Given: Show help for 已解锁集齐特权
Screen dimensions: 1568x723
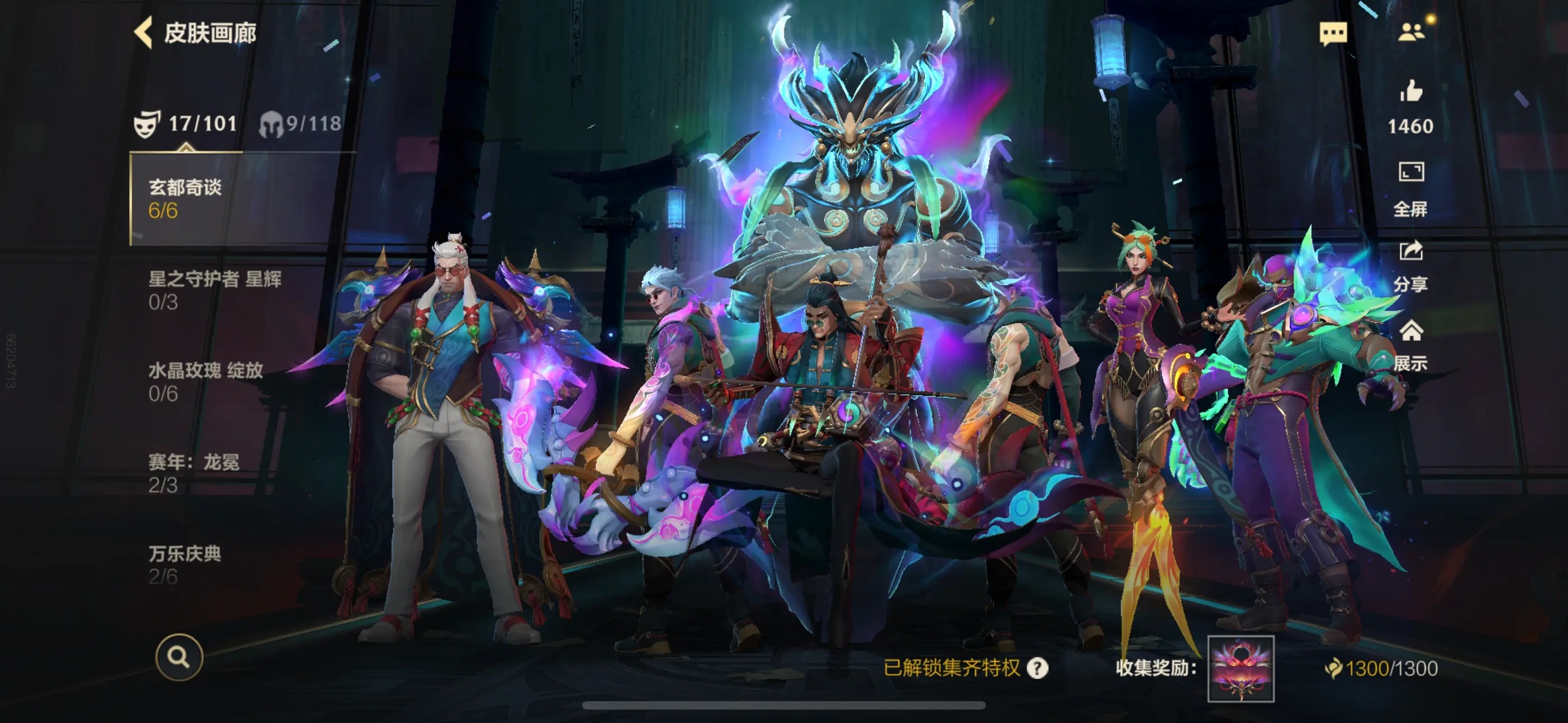Looking at the screenshot, I should 1037,668.
